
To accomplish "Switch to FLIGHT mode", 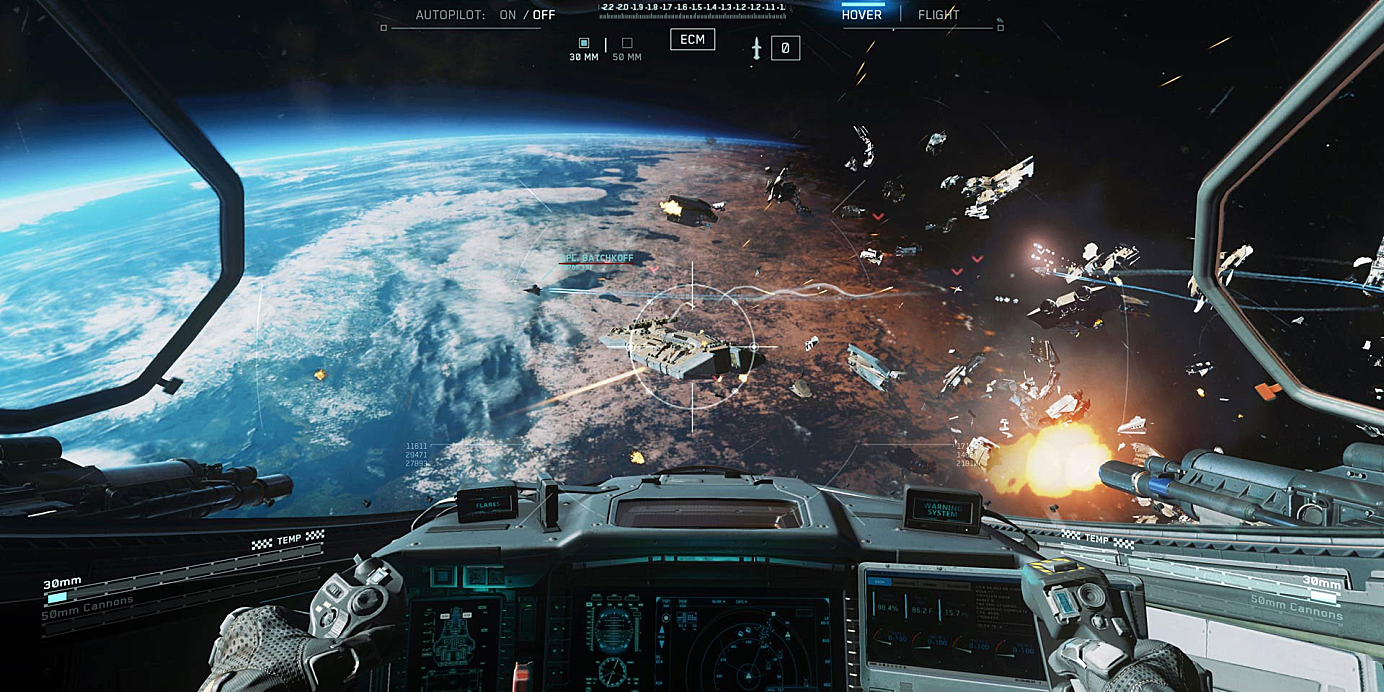I will [x=938, y=15].
